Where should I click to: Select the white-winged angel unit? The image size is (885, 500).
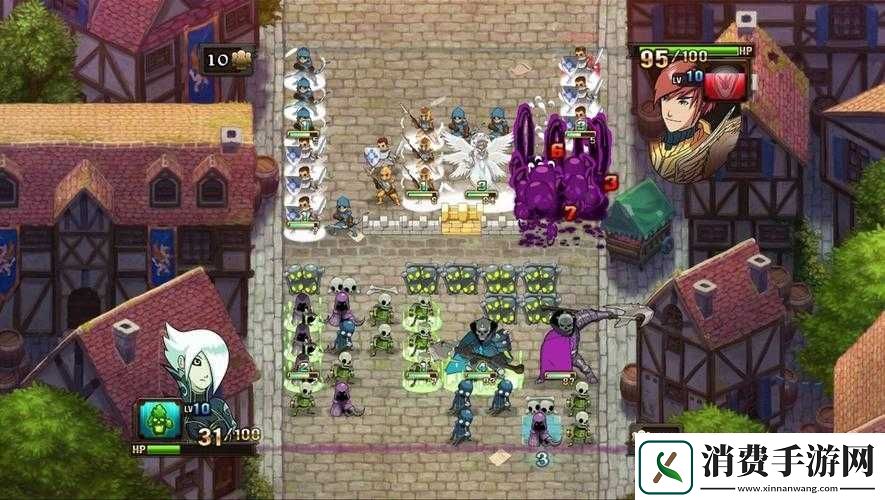pyautogui.click(x=478, y=158)
